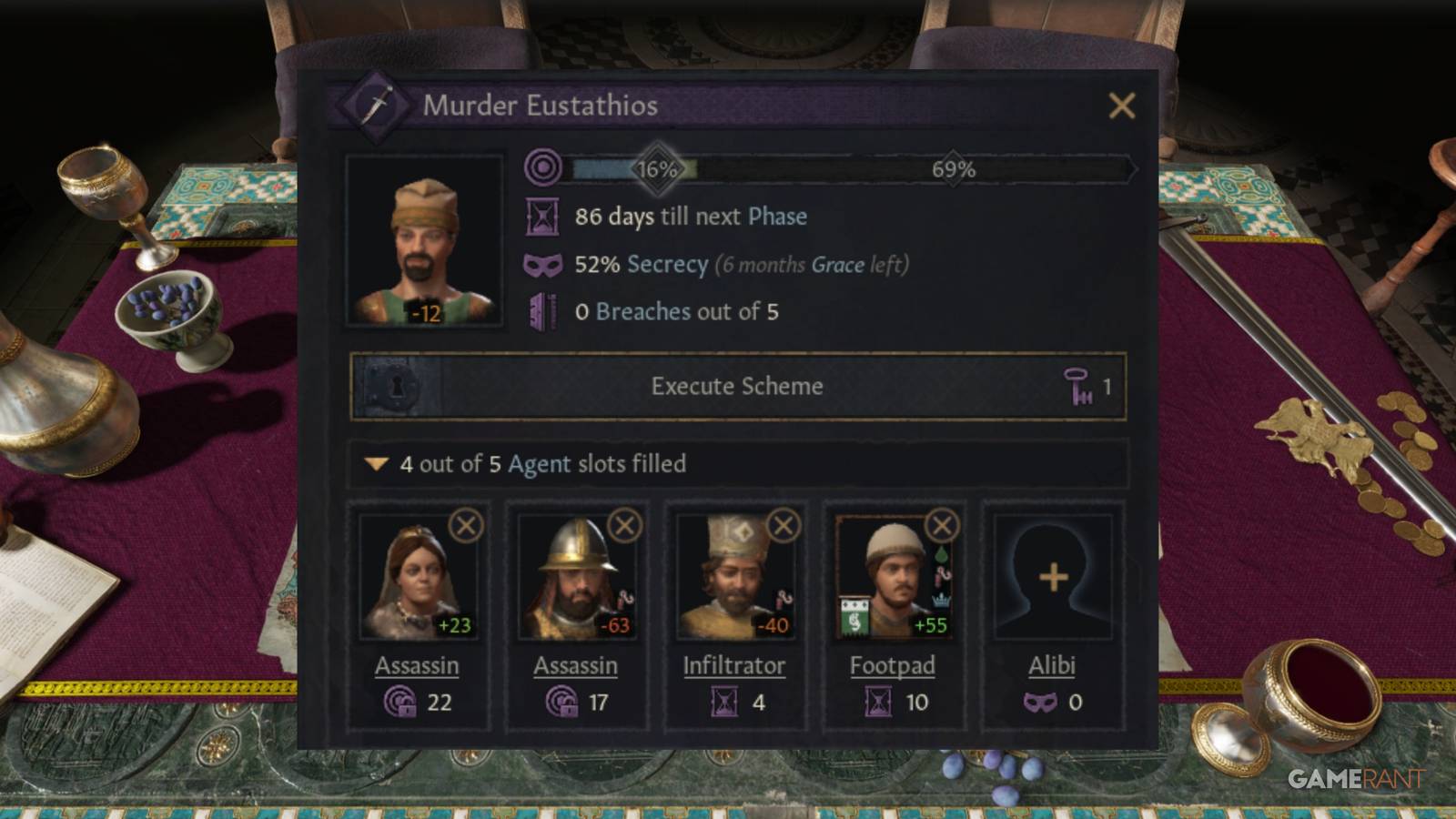Click the target icon left of the progress bar
The width and height of the screenshot is (1456, 819).
pos(544,167)
